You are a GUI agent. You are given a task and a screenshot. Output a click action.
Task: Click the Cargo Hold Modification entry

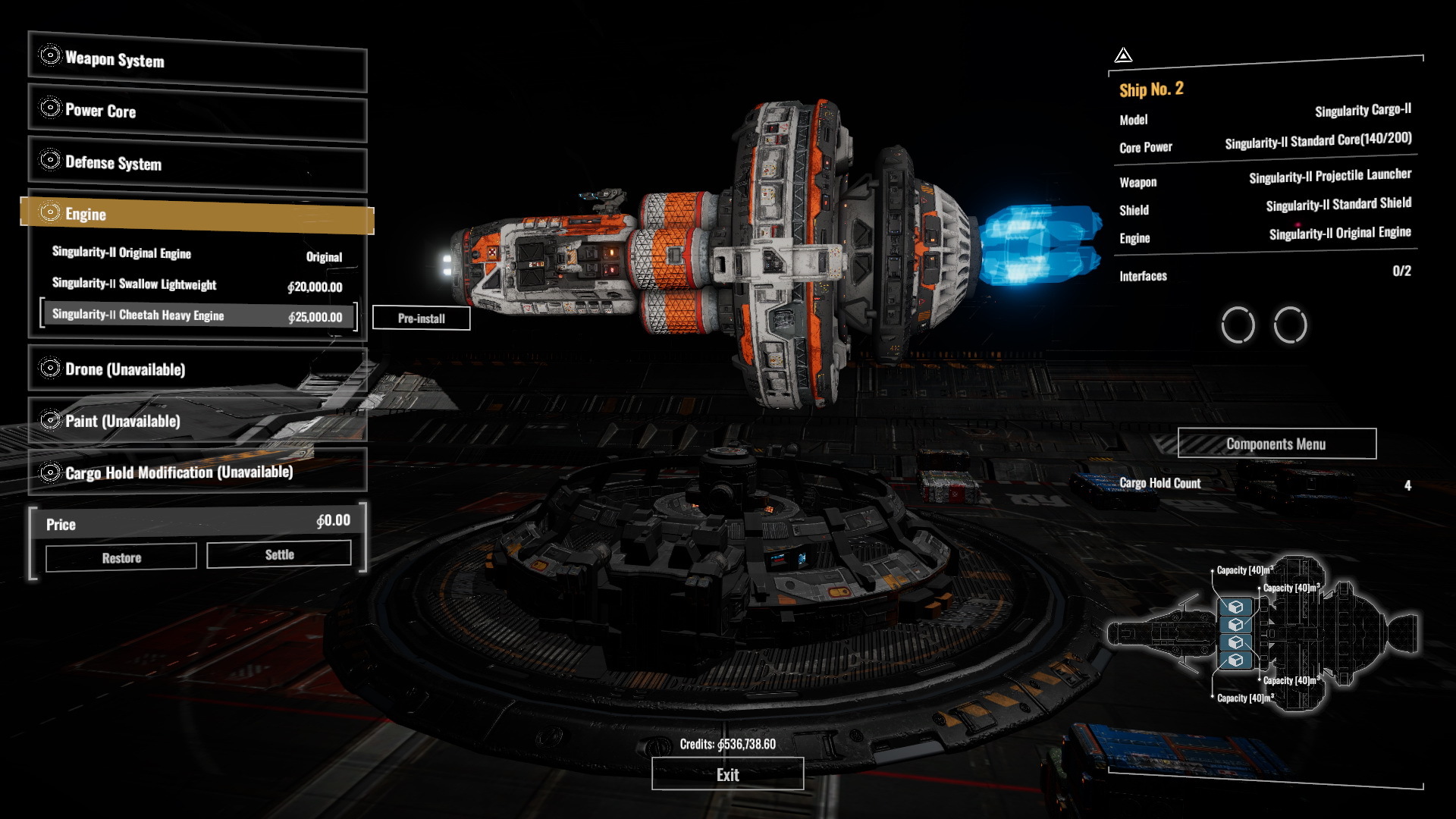[197, 472]
